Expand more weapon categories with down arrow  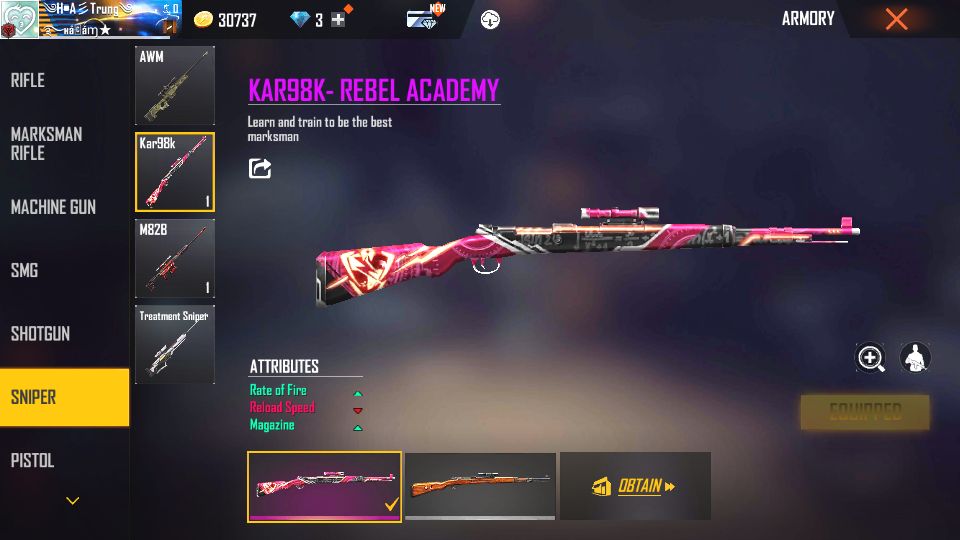pyautogui.click(x=72, y=501)
